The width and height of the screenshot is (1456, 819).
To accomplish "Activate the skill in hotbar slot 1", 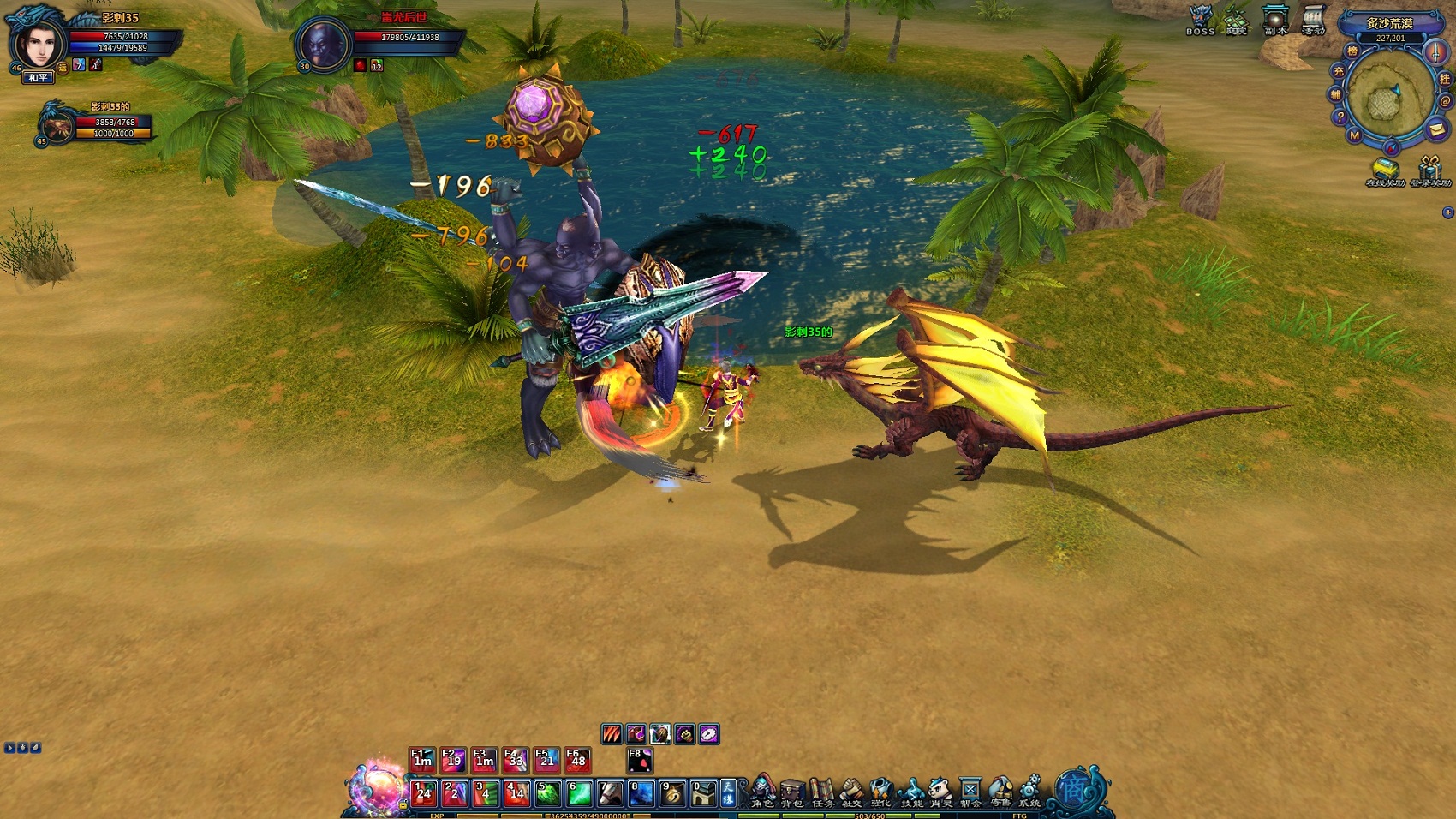I will 423,793.
